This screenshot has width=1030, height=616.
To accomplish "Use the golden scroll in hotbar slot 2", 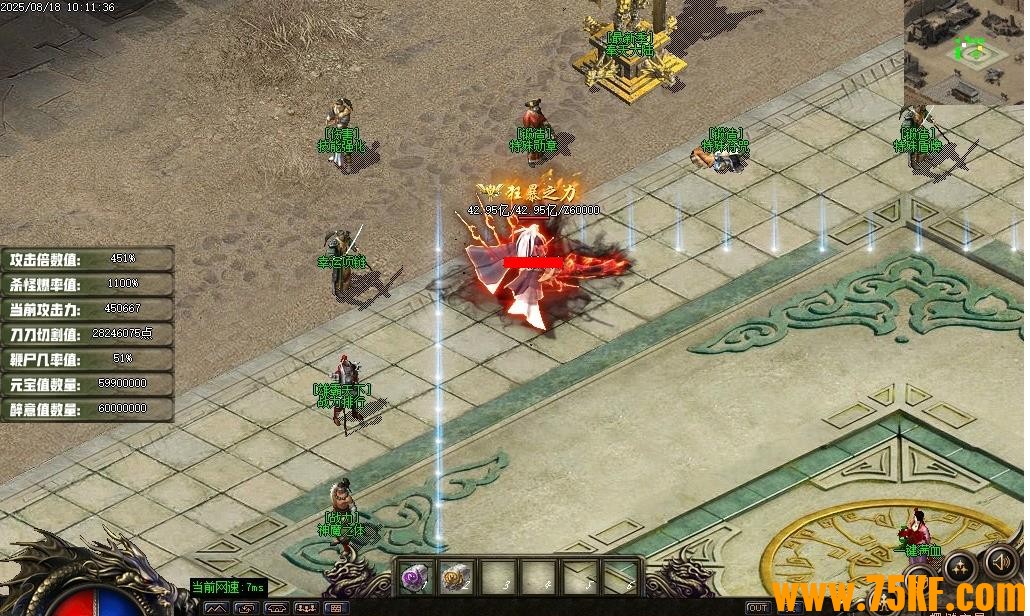I will (456, 576).
